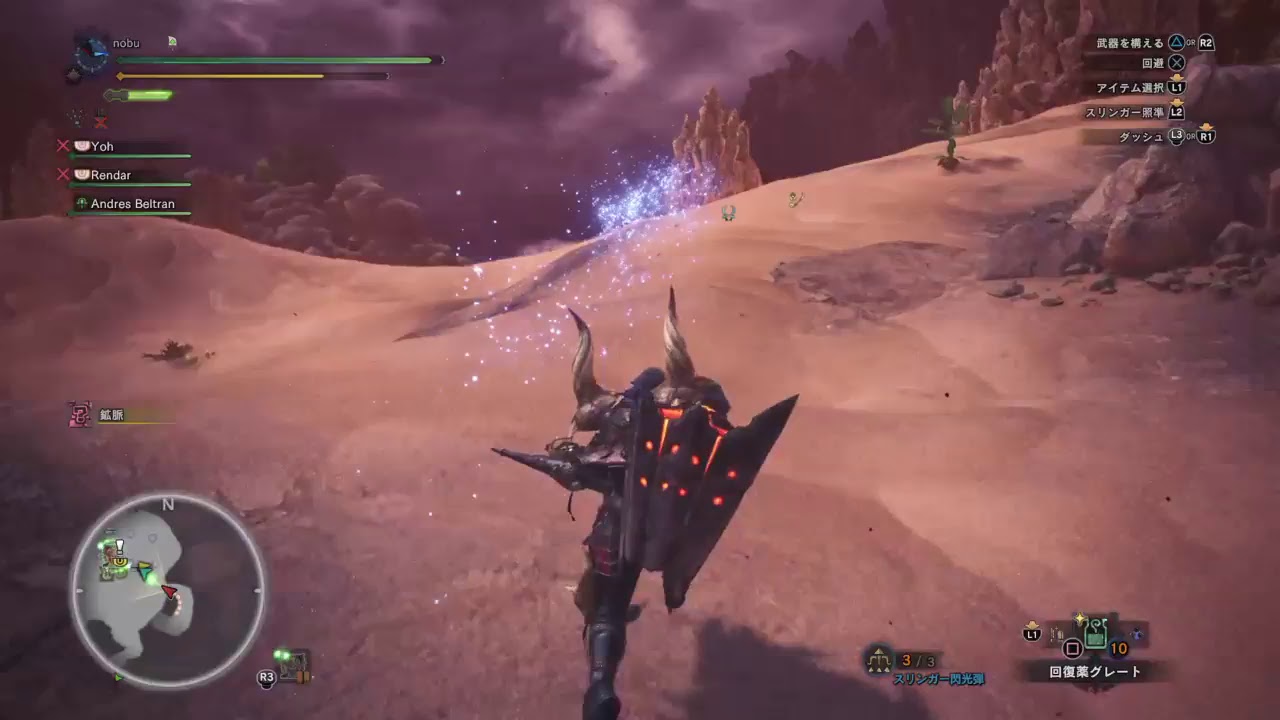
Task: Expand the slinger ammo selector arrows
Action: click(x=879, y=650)
